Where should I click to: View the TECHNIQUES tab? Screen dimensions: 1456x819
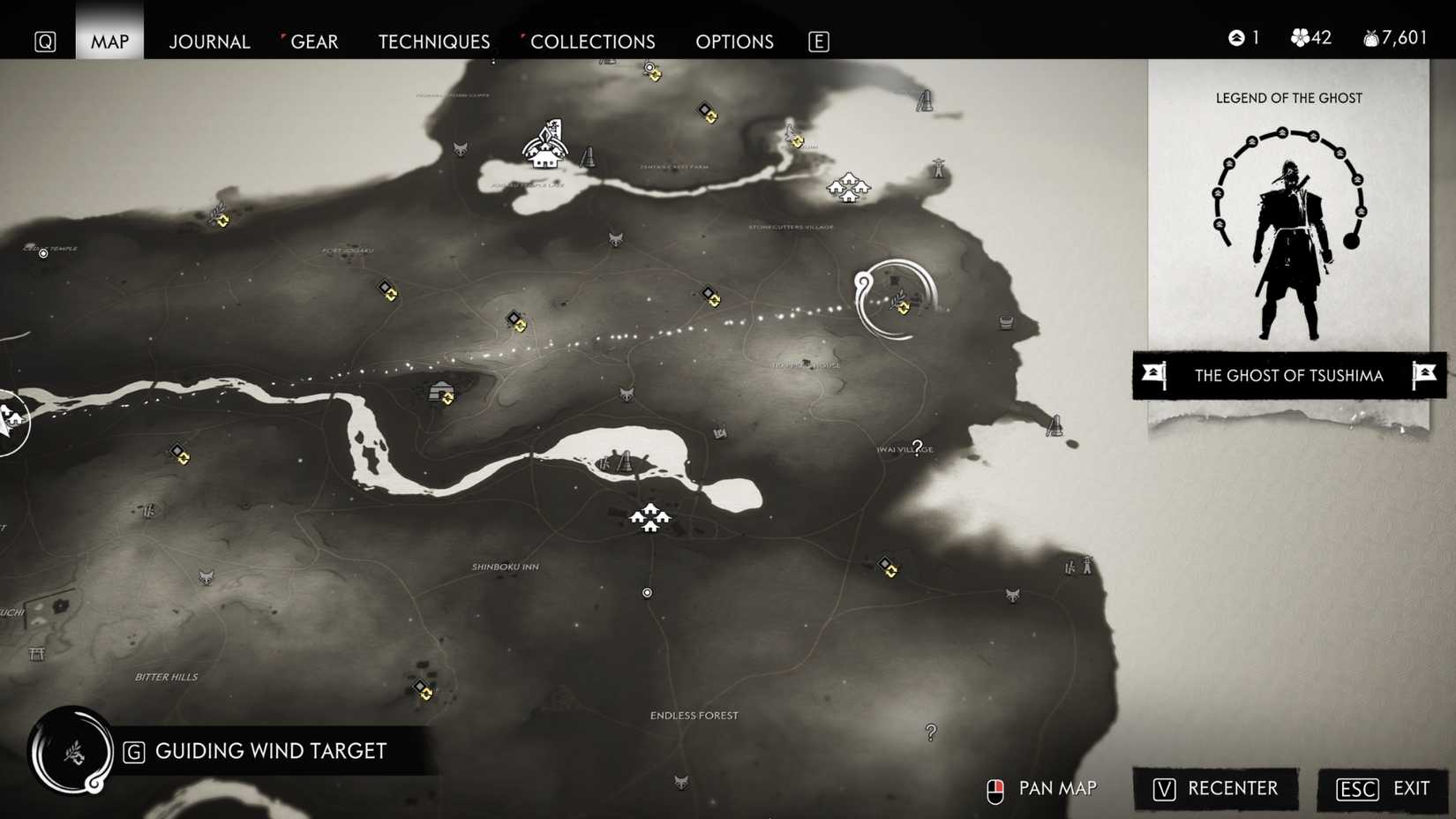433,41
